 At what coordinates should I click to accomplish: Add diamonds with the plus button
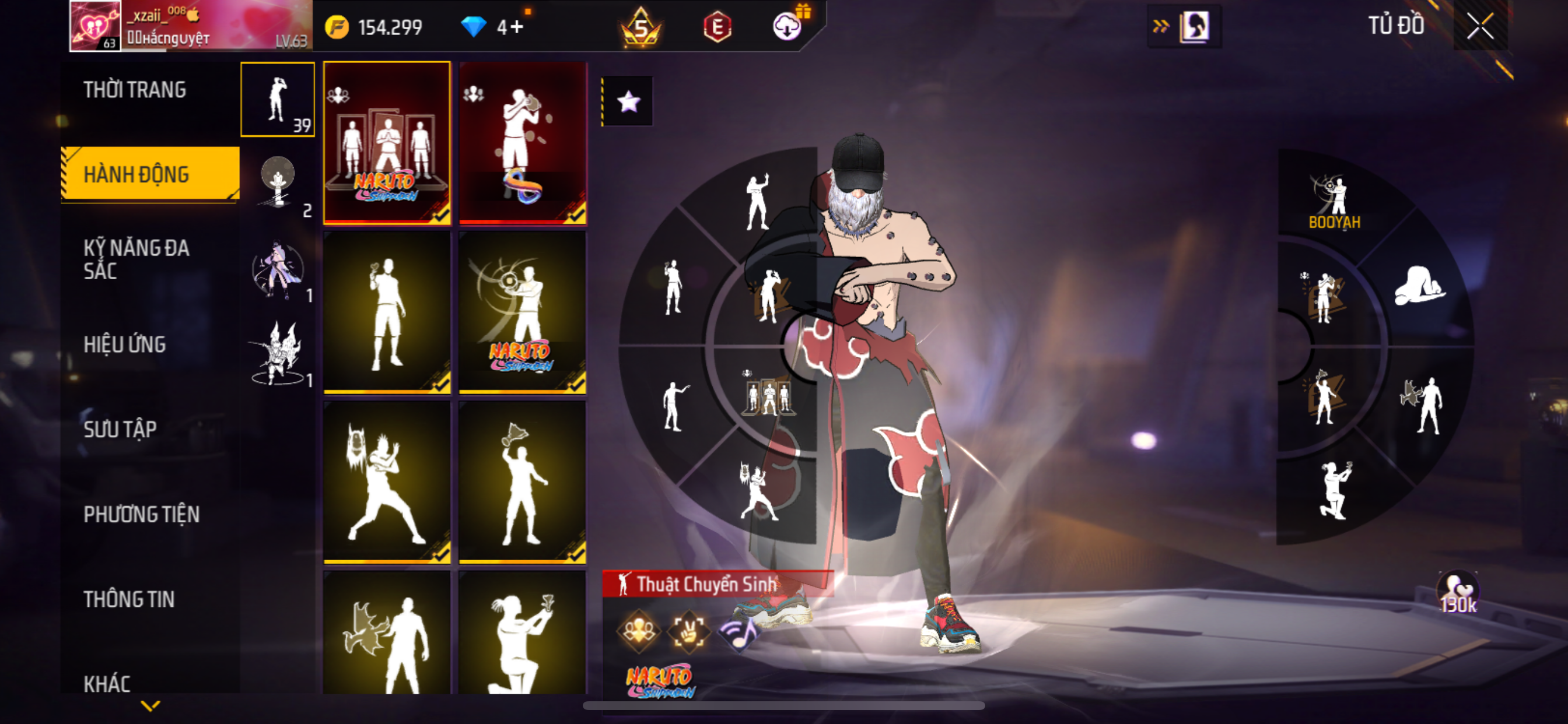[x=517, y=27]
